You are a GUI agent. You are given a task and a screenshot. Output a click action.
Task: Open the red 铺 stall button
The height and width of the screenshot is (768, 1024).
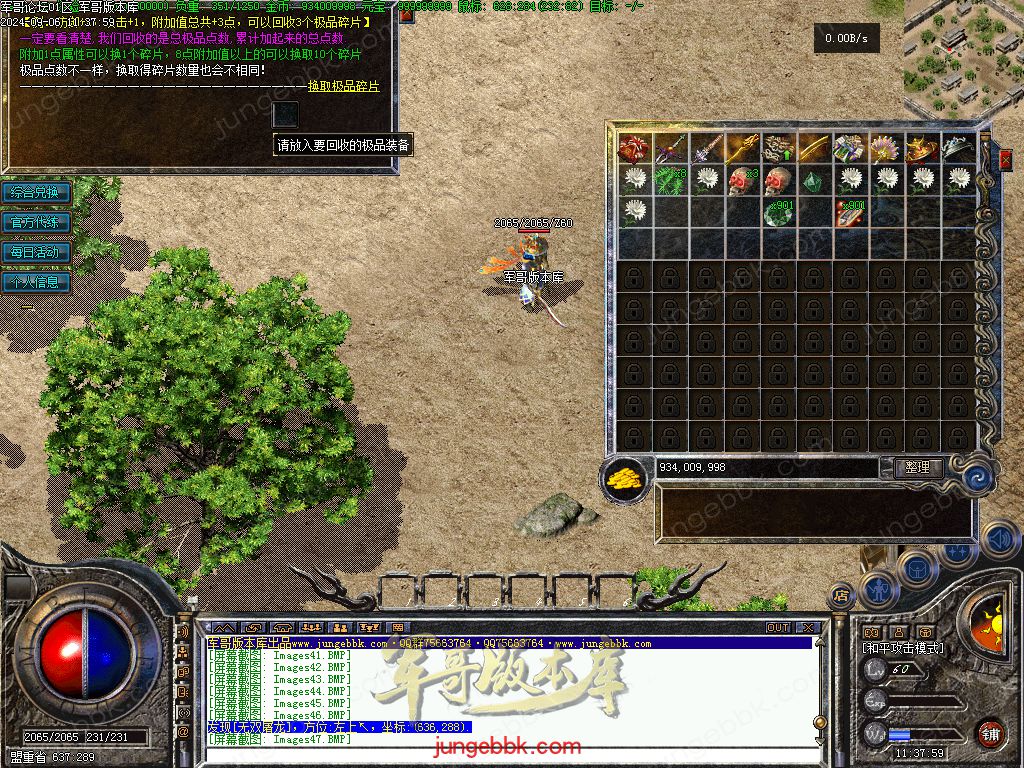(x=990, y=733)
